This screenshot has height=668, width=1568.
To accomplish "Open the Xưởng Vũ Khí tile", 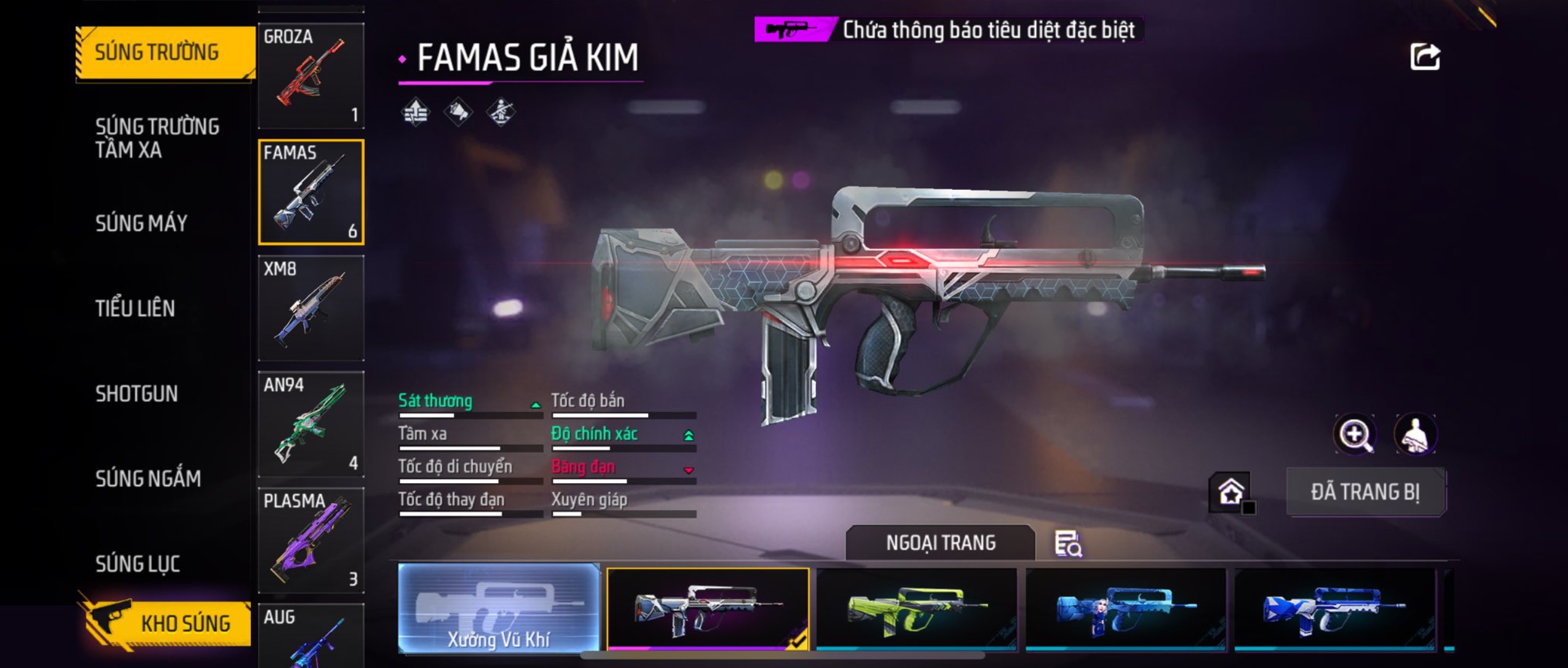I will 499,607.
